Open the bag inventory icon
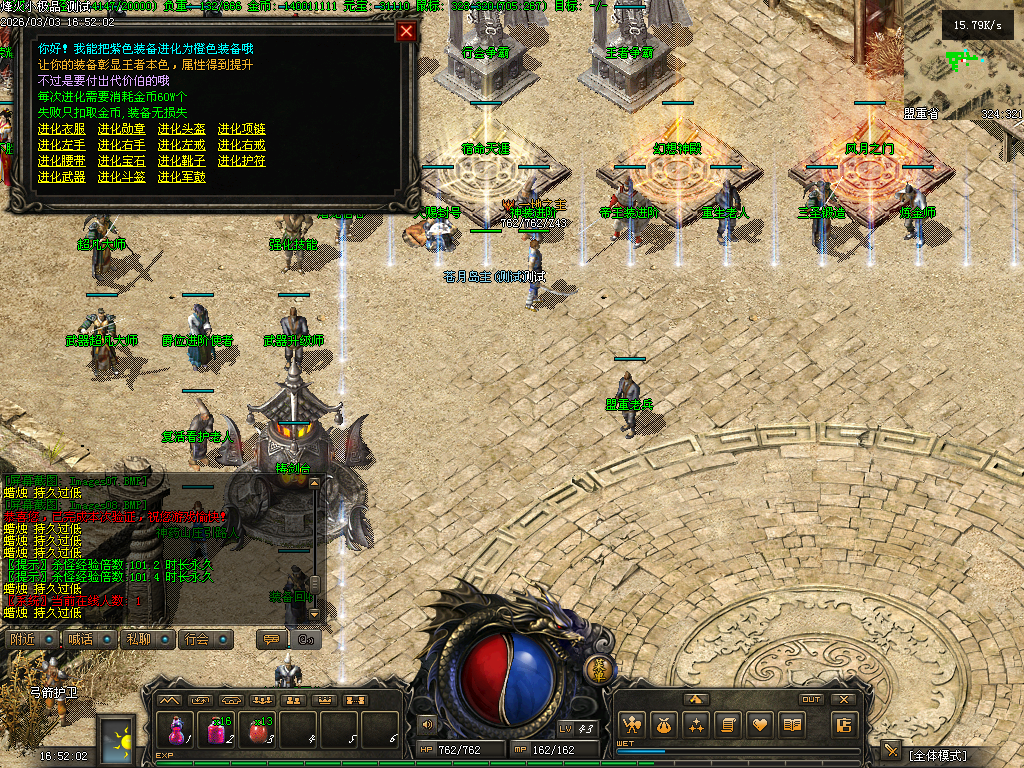This screenshot has width=1024, height=768. click(663, 724)
